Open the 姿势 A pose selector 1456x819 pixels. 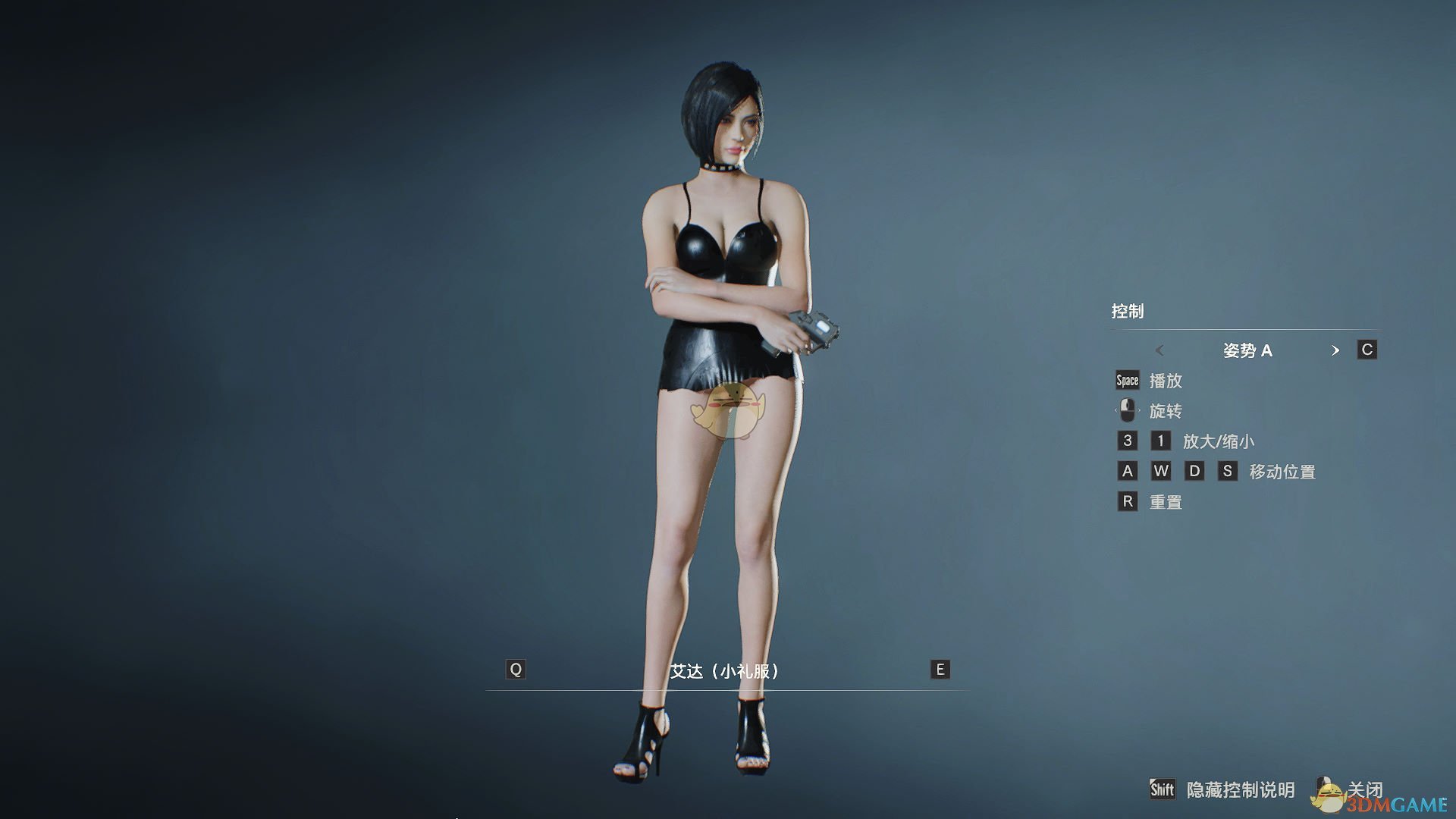pyautogui.click(x=1249, y=350)
